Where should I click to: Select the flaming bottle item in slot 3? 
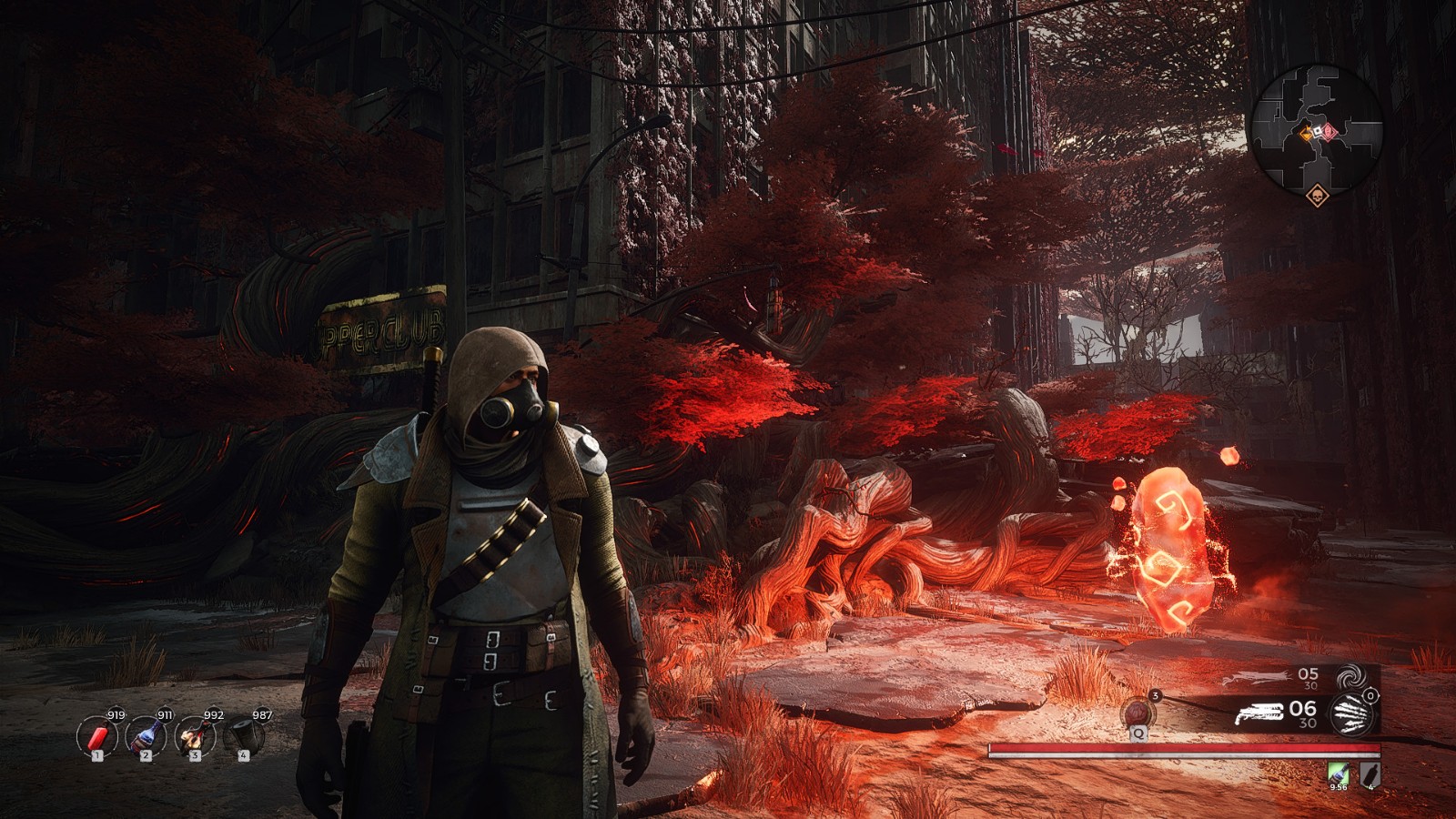pos(194,735)
